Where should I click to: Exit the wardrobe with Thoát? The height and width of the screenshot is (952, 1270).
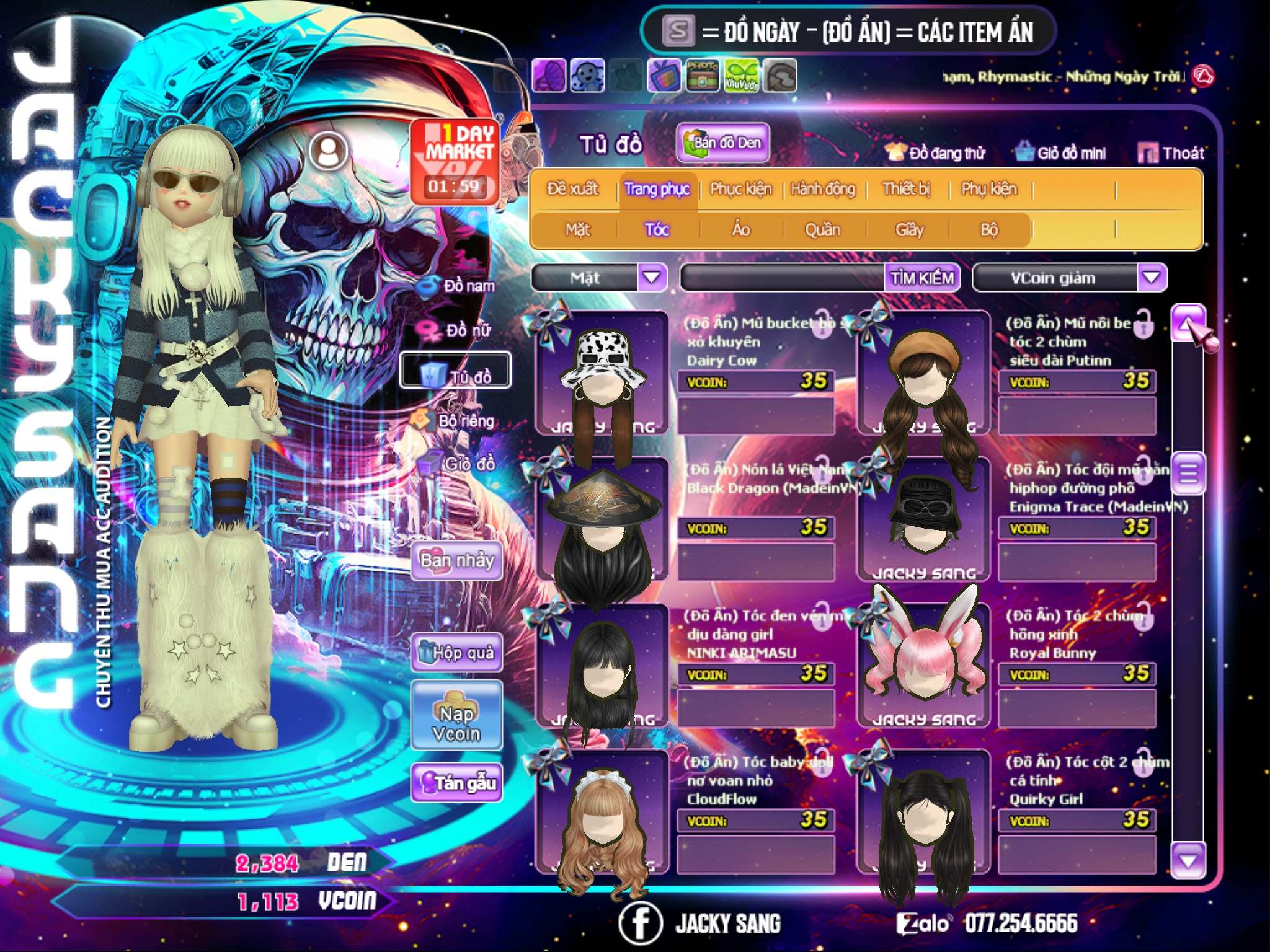pyautogui.click(x=1171, y=153)
